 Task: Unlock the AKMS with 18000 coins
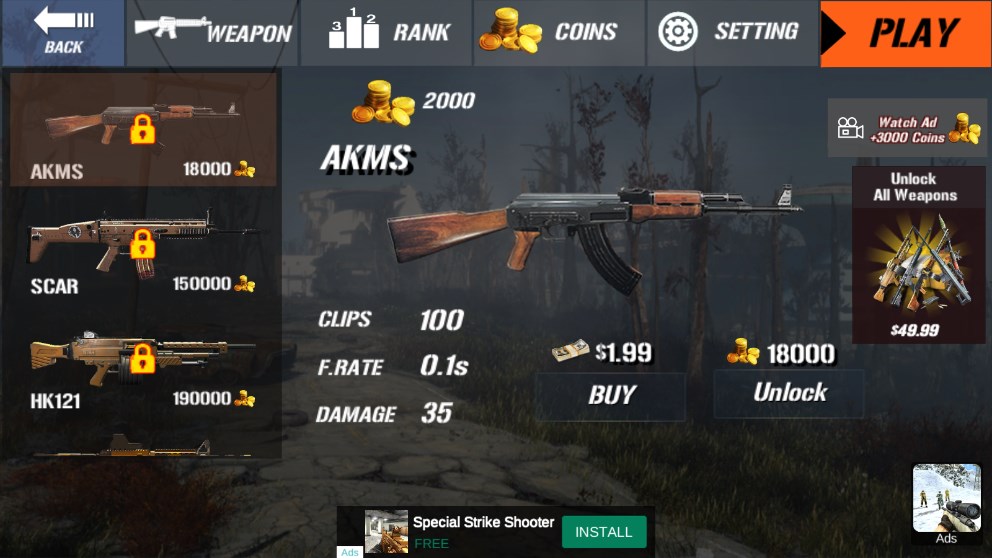(x=789, y=393)
